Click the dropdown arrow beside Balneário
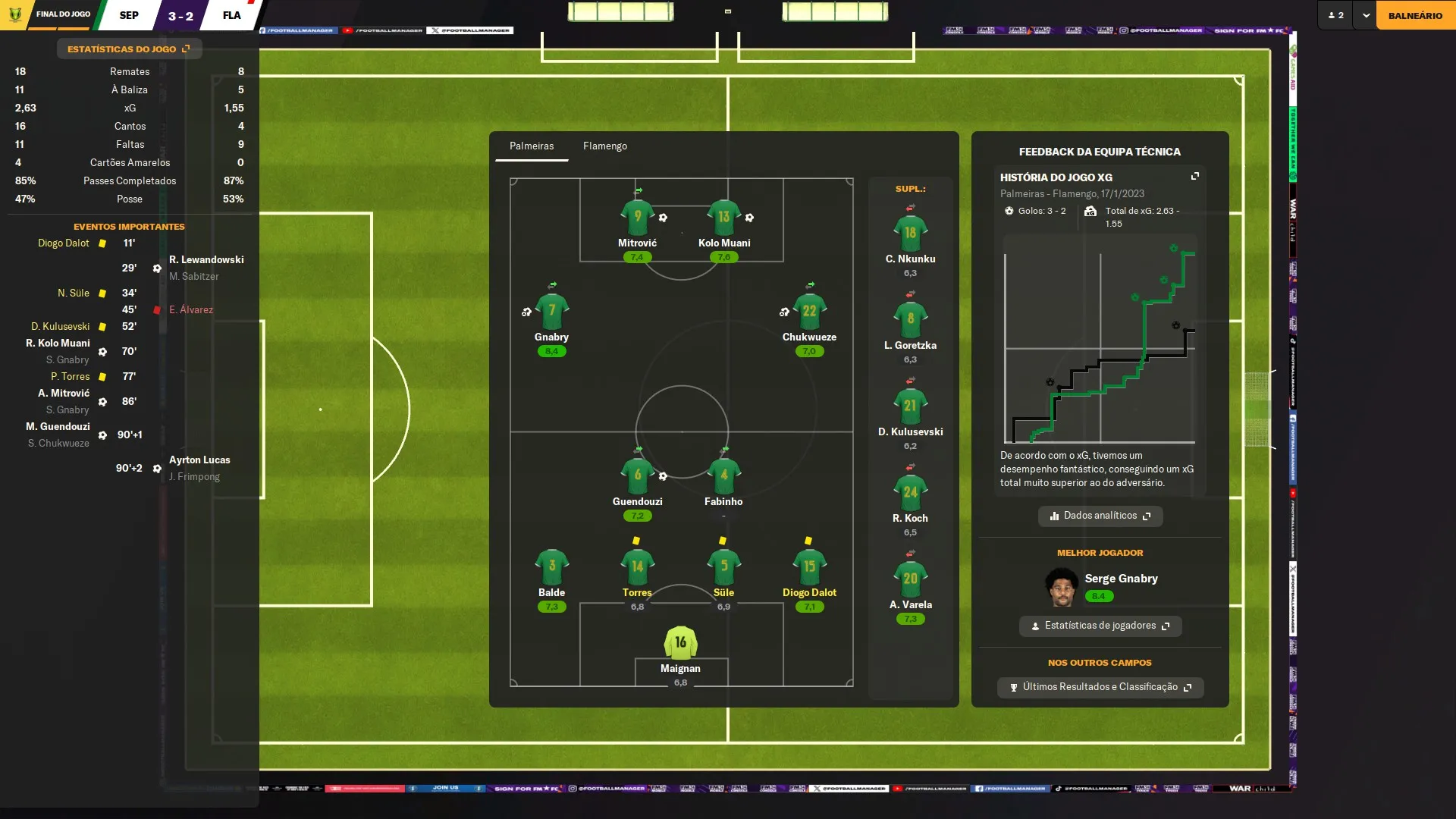This screenshot has height=819, width=1456. pyautogui.click(x=1366, y=15)
